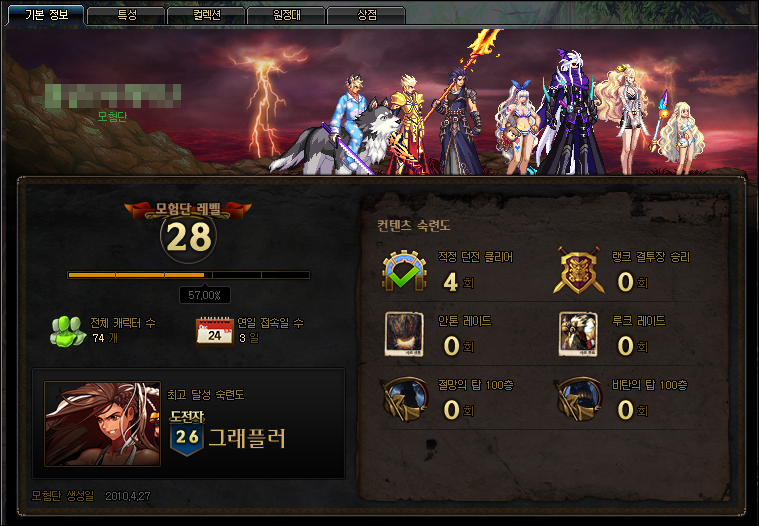Viewport: 759px width, 526px height.
Task: Show the 컬렉션 tab
Action: click(x=206, y=15)
